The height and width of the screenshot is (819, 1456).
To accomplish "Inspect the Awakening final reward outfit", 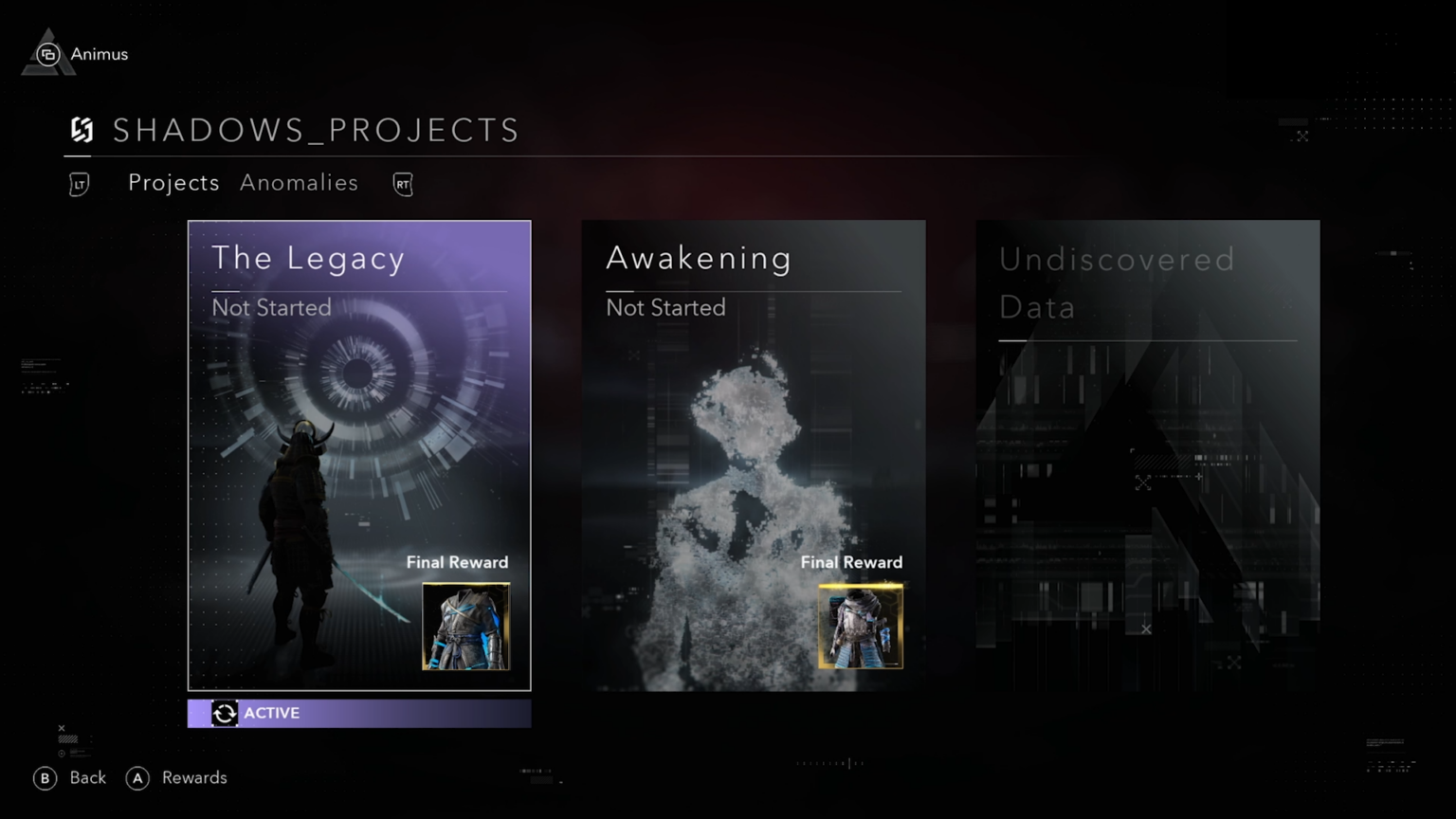I will (861, 627).
